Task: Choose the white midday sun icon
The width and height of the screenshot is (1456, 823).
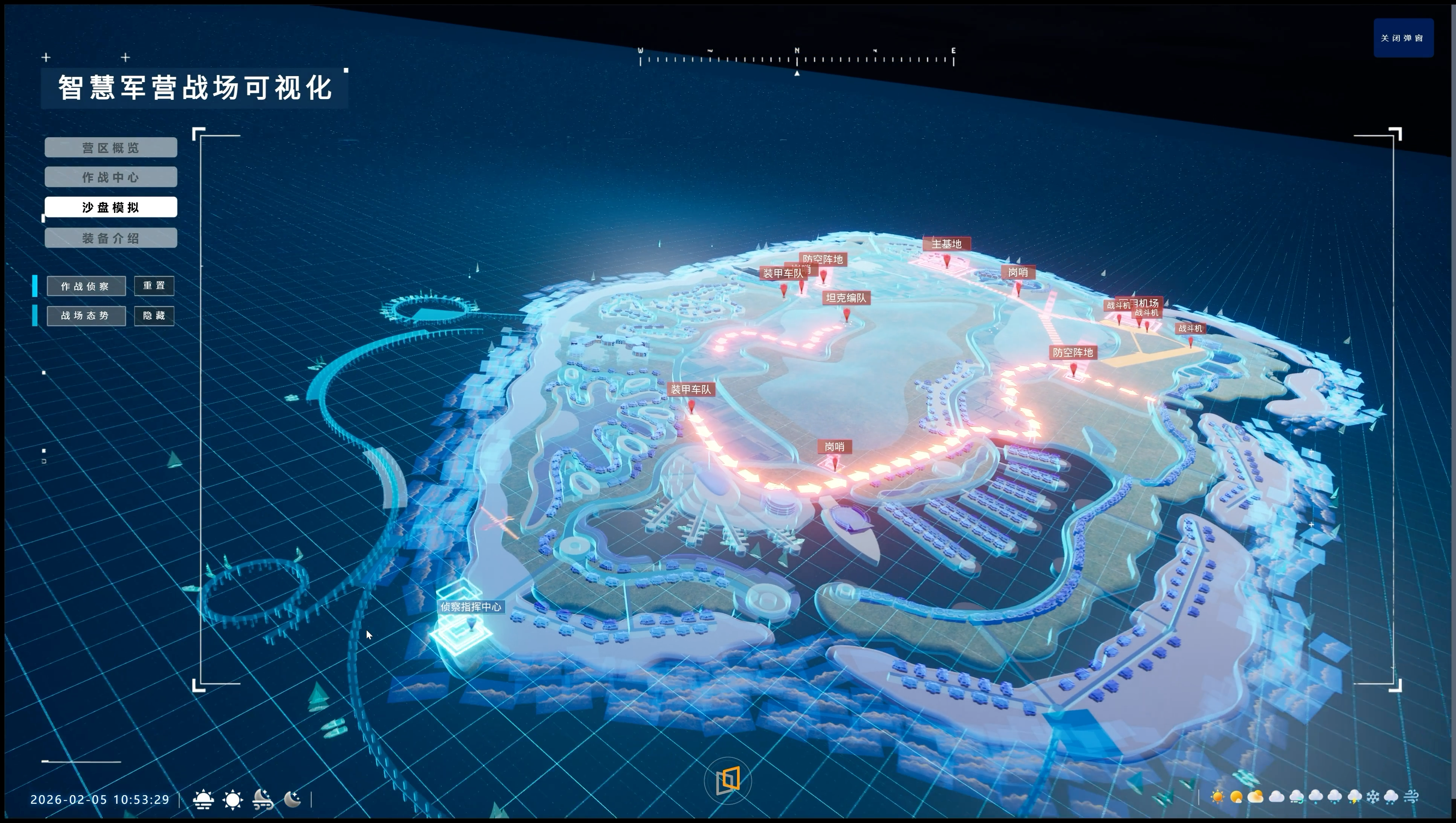Action: tap(232, 799)
